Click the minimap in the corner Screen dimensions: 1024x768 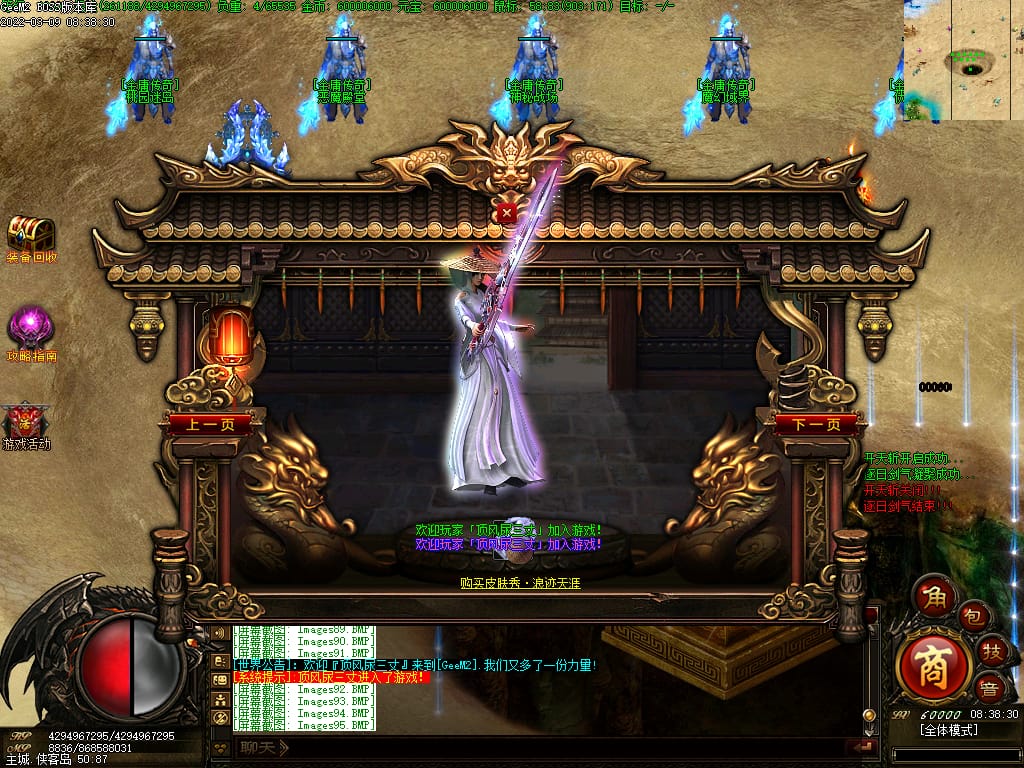963,60
